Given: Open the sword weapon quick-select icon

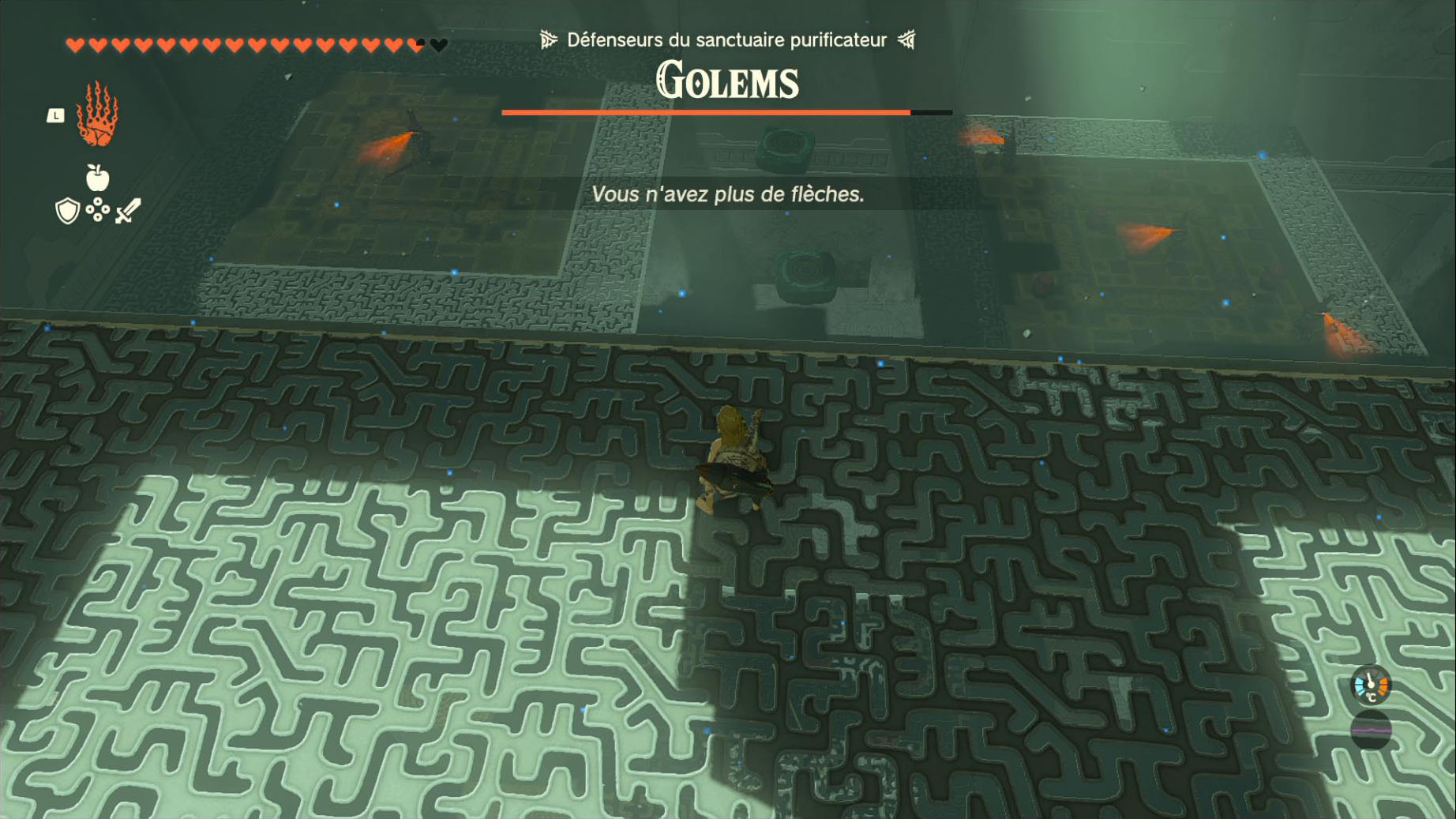Looking at the screenshot, I should [128, 211].
